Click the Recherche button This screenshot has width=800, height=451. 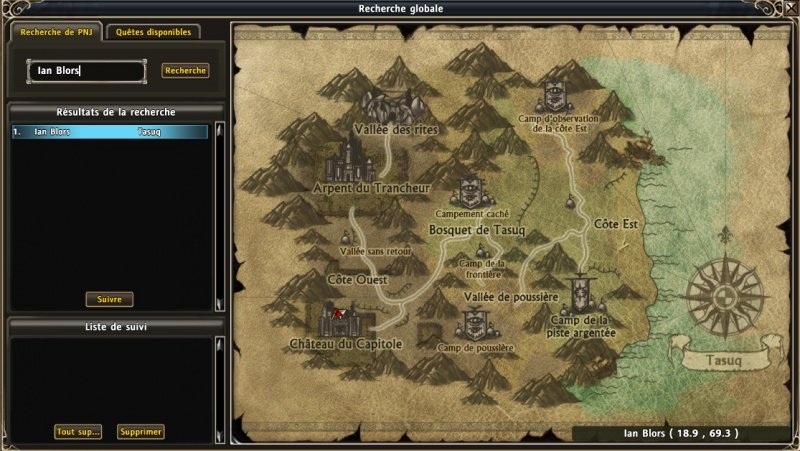tap(185, 71)
